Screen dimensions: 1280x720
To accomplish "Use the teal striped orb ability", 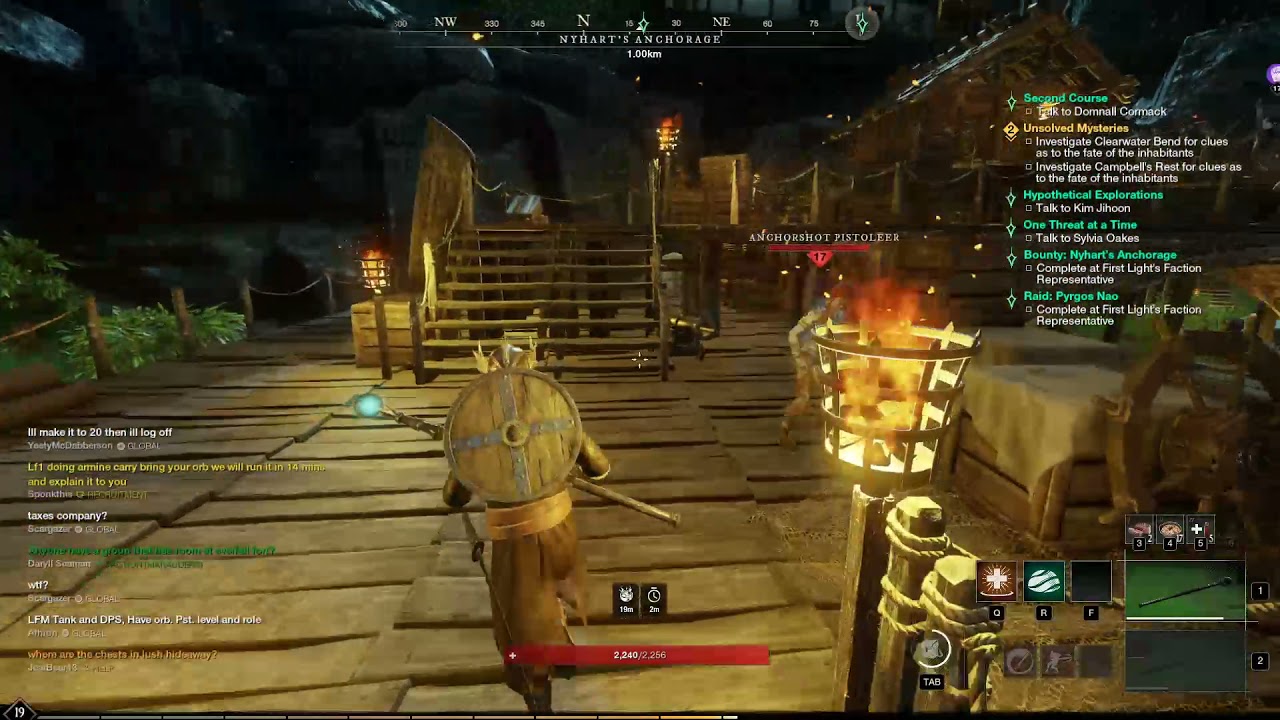I will point(1043,581).
